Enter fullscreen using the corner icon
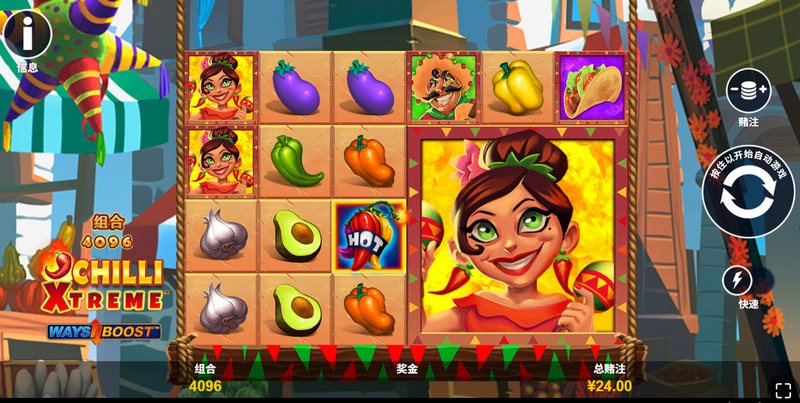 783,388
